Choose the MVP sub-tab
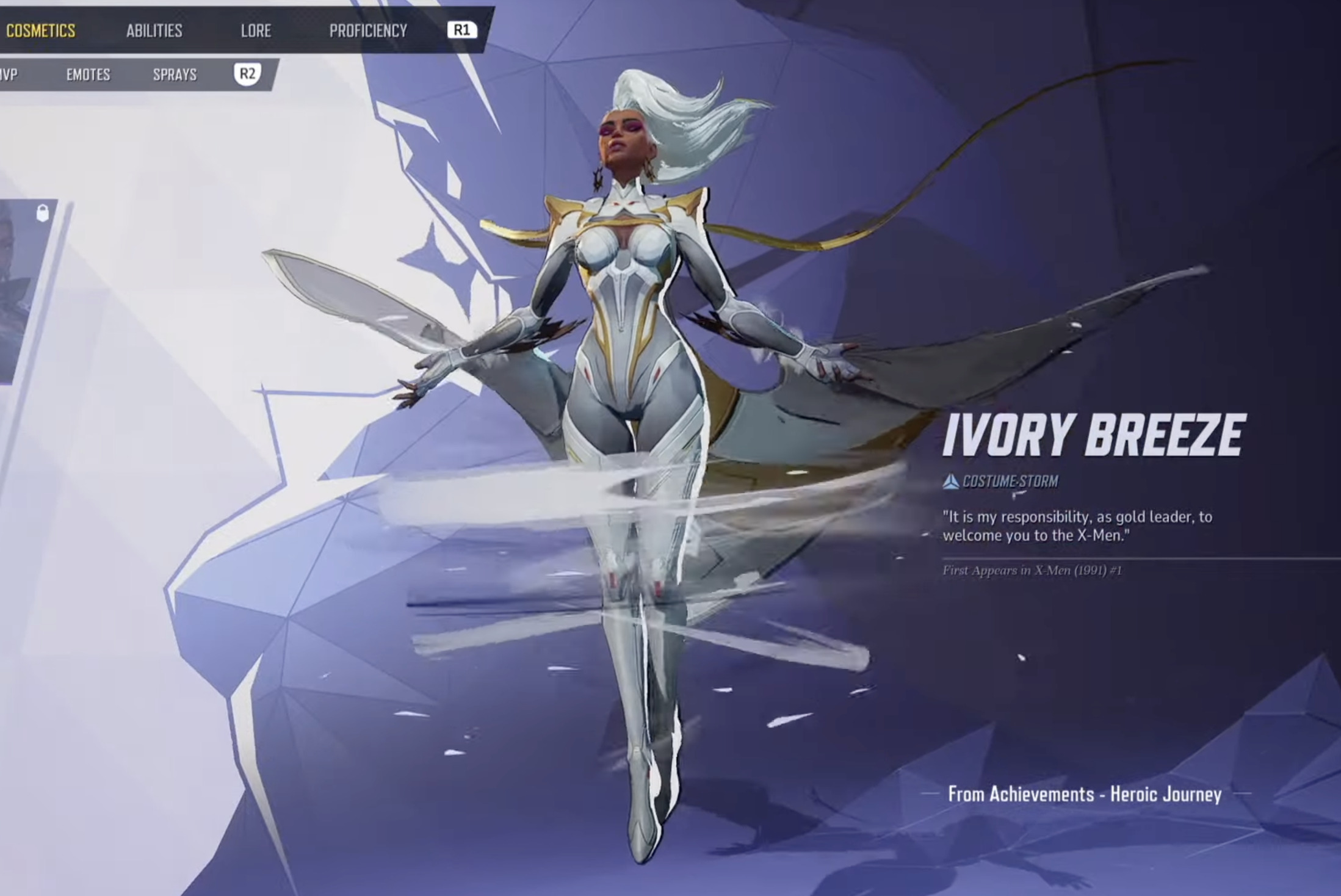Image resolution: width=1341 pixels, height=896 pixels. pyautogui.click(x=9, y=74)
